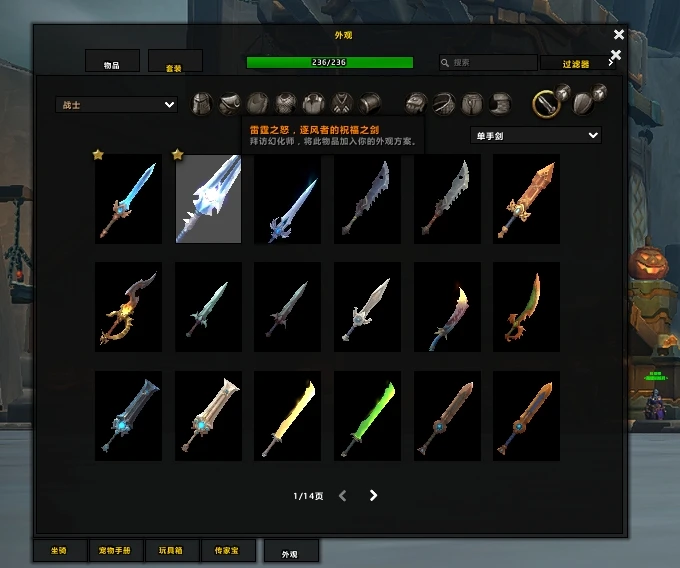Pick the glowing yellow blade appearance
Screen dimensions: 680x568
point(288,416)
